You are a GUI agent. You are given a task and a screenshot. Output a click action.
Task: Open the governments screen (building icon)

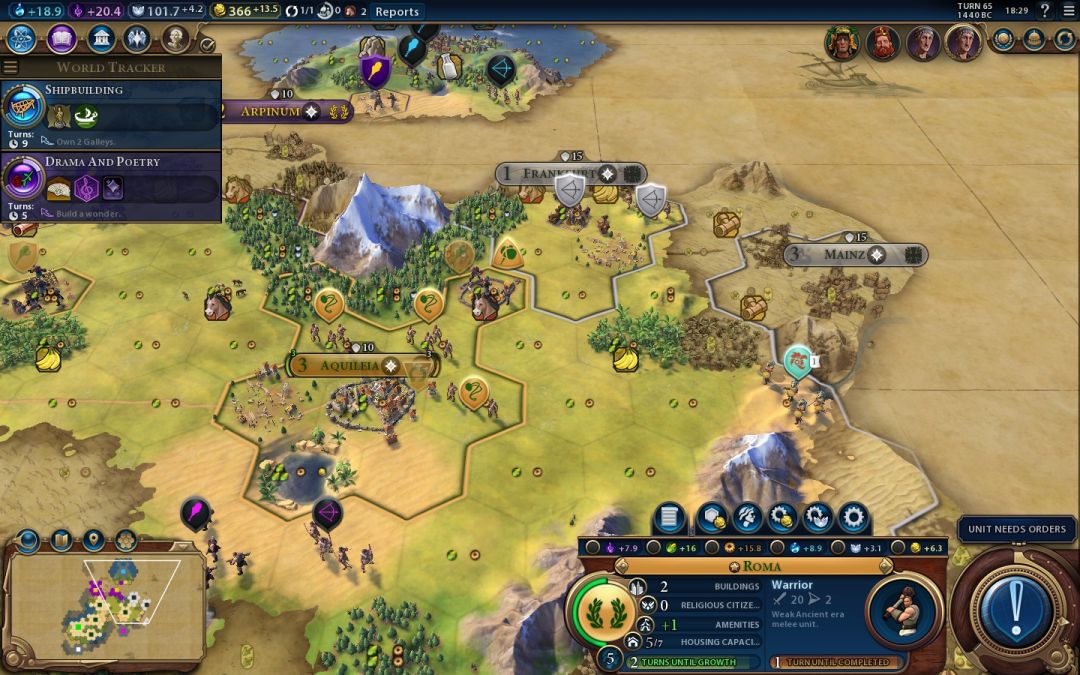(x=100, y=39)
